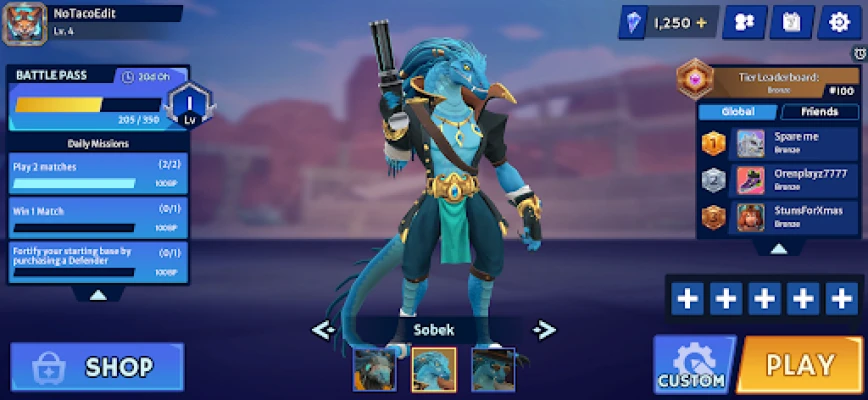Open the SHOP

[x=97, y=367]
